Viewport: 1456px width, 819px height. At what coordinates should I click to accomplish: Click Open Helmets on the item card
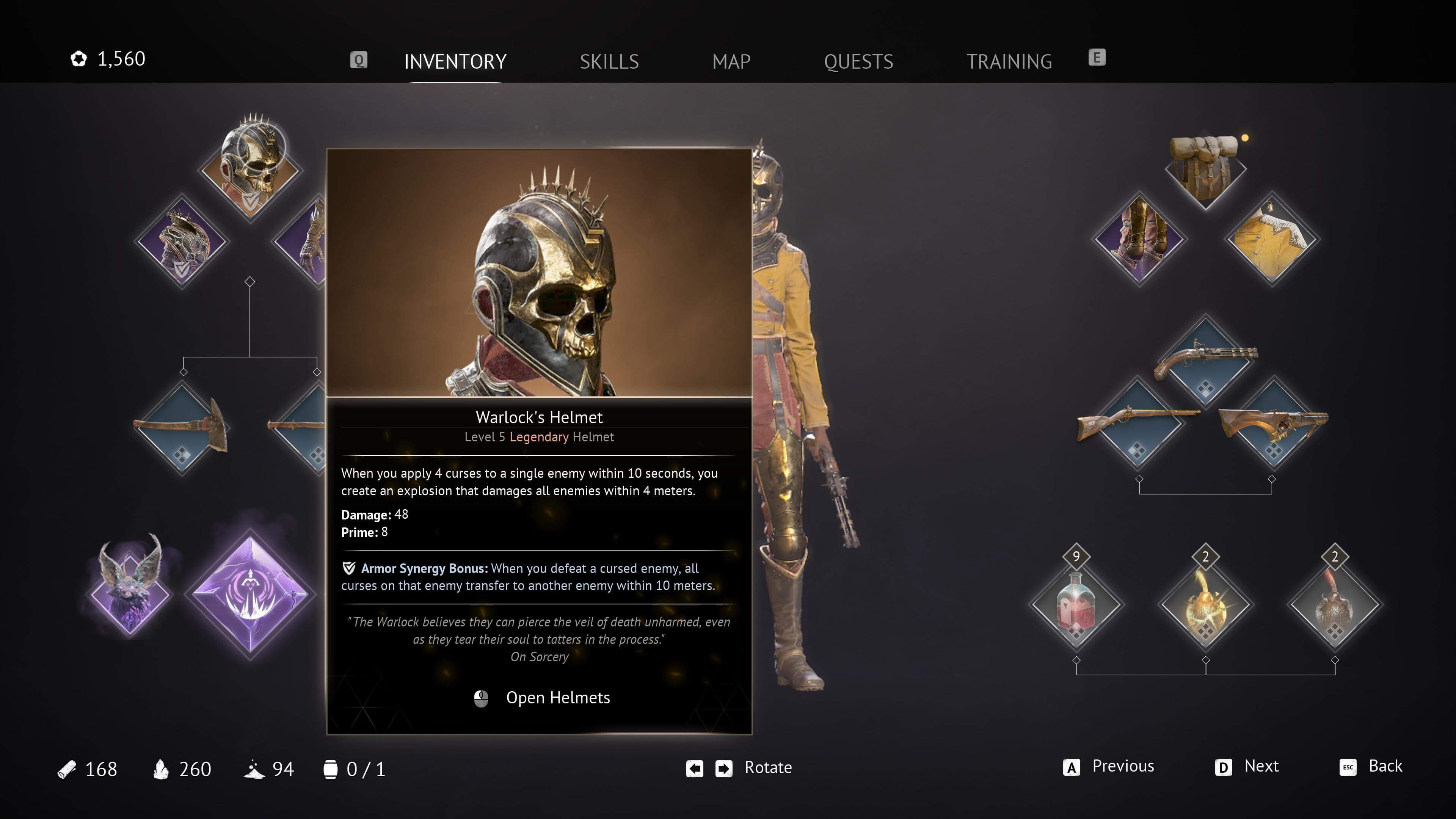click(559, 698)
